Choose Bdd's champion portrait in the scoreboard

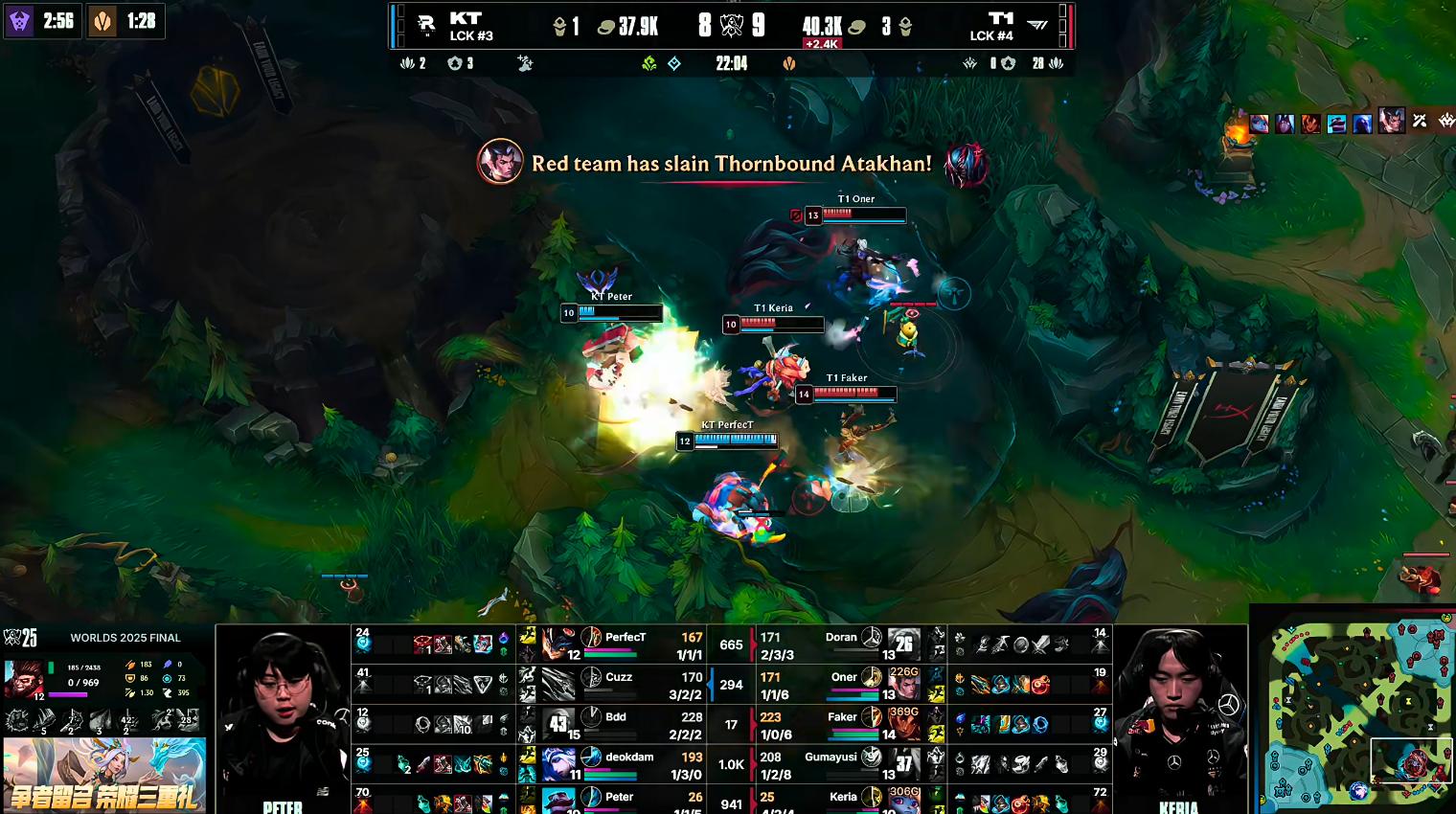558,724
